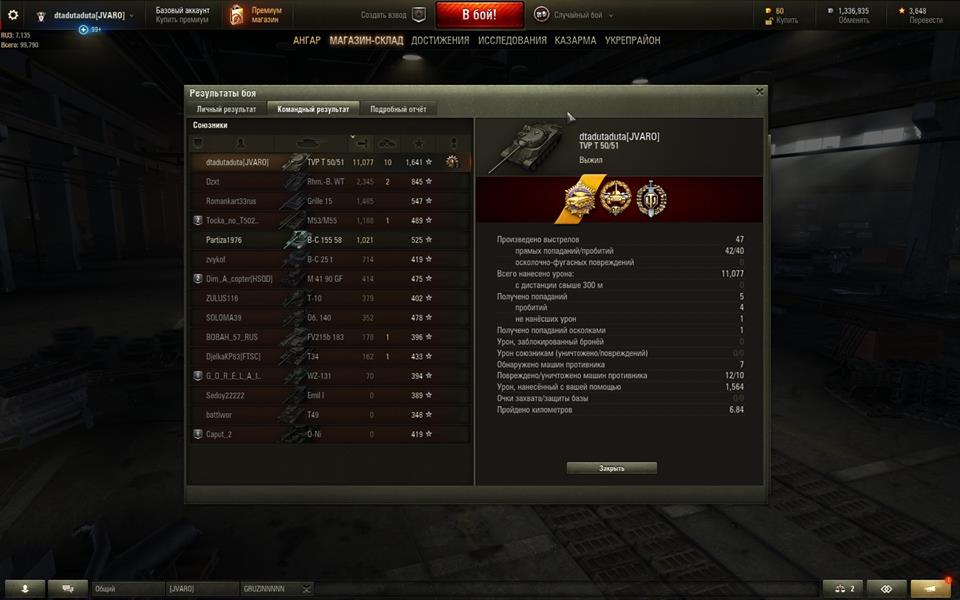Open the Общий chat channel tab
Screen dimensions: 960x600
(x=126, y=589)
